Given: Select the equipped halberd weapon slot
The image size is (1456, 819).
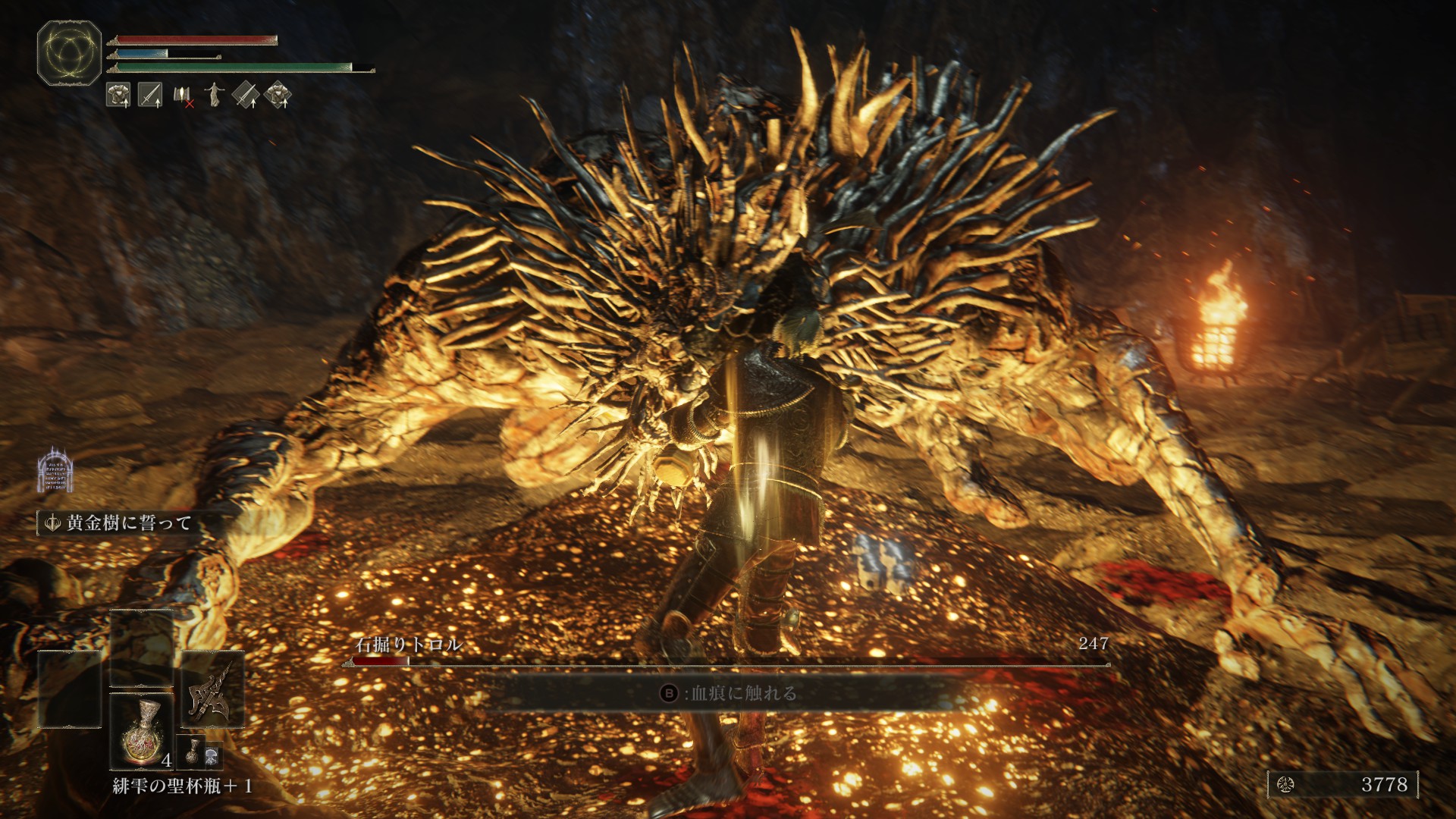Looking at the screenshot, I should click(x=212, y=690).
